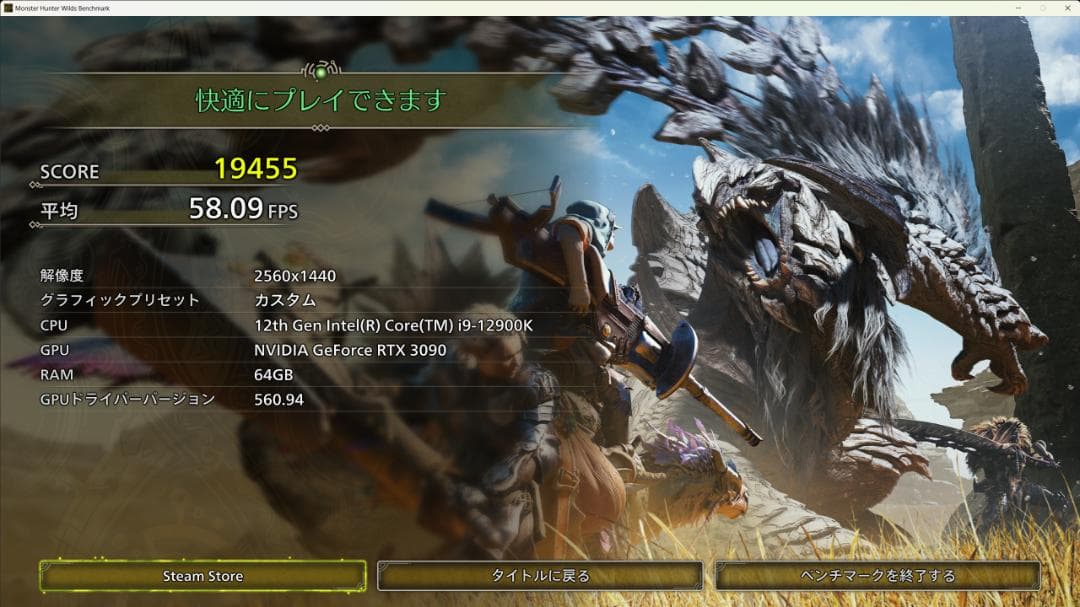The height and width of the screenshot is (607, 1080).
Task: Choose ベンチマークを終了する to exit benchmark
Action: tap(878, 576)
